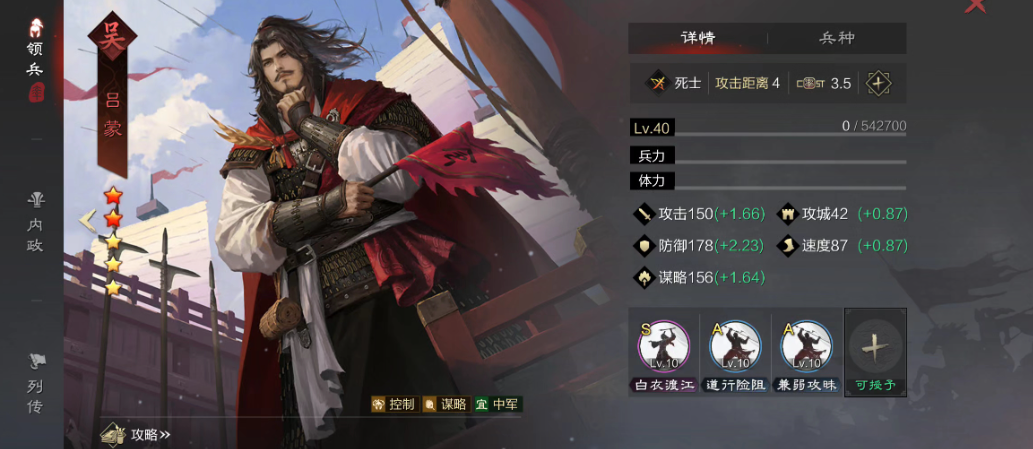Open the 攻略 strategy guide link
The image size is (1033, 449).
[138, 434]
